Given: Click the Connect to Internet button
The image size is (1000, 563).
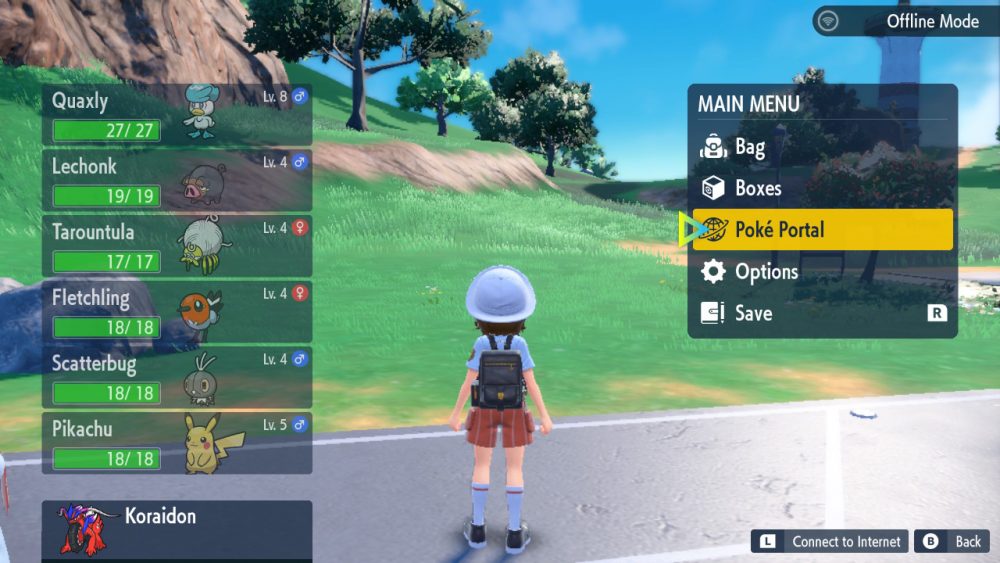Looking at the screenshot, I should (x=830, y=542).
